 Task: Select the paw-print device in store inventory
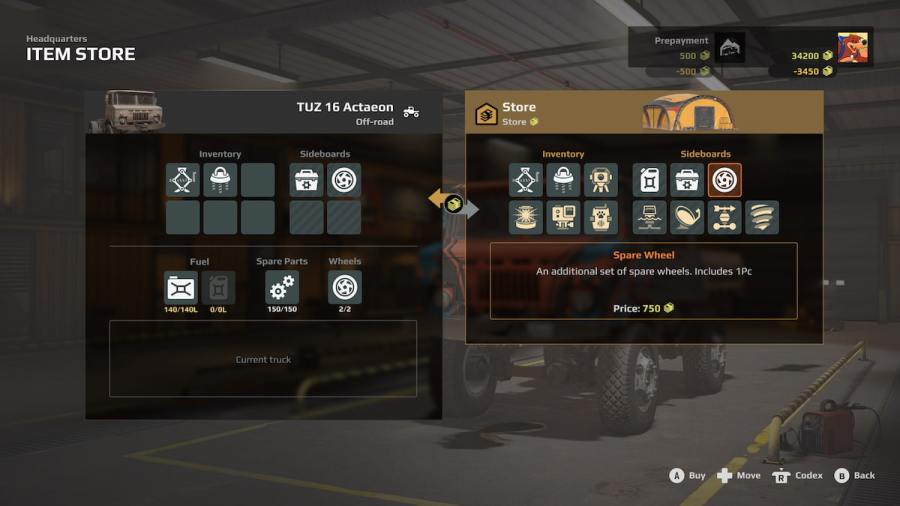pos(601,217)
